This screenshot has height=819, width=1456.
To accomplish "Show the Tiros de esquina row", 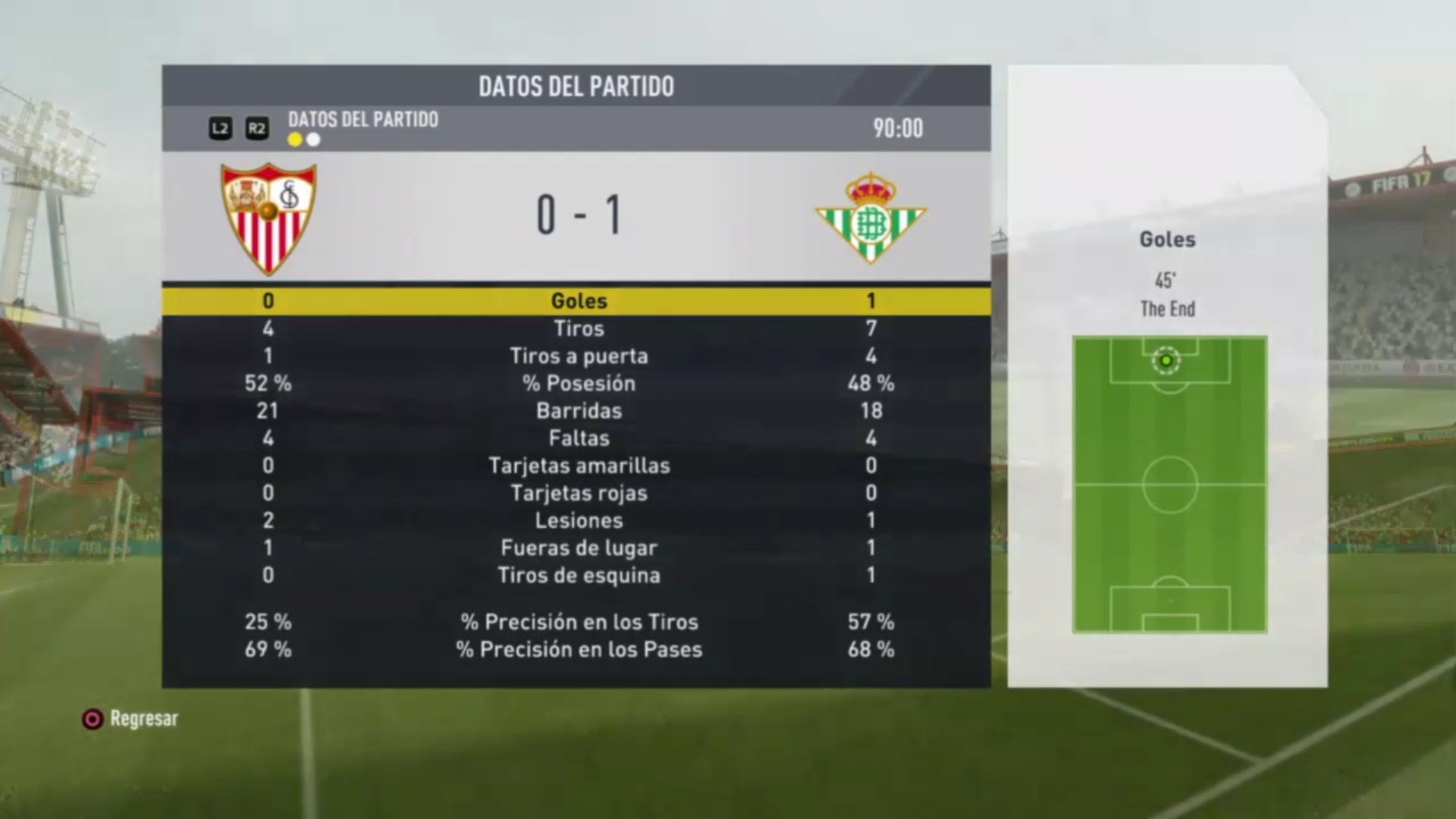I will pyautogui.click(x=578, y=575).
